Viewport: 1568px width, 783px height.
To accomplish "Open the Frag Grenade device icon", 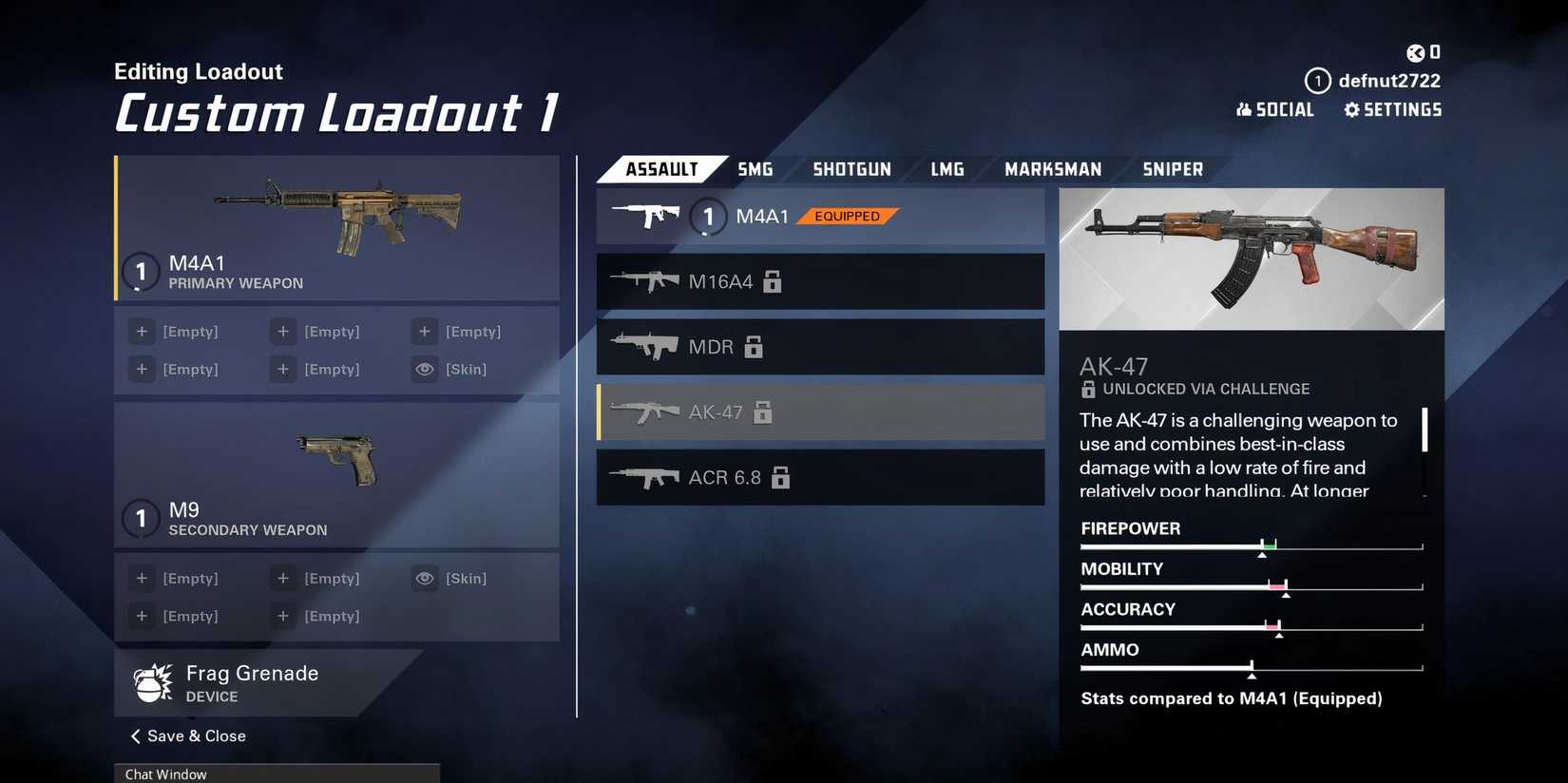I will [152, 682].
